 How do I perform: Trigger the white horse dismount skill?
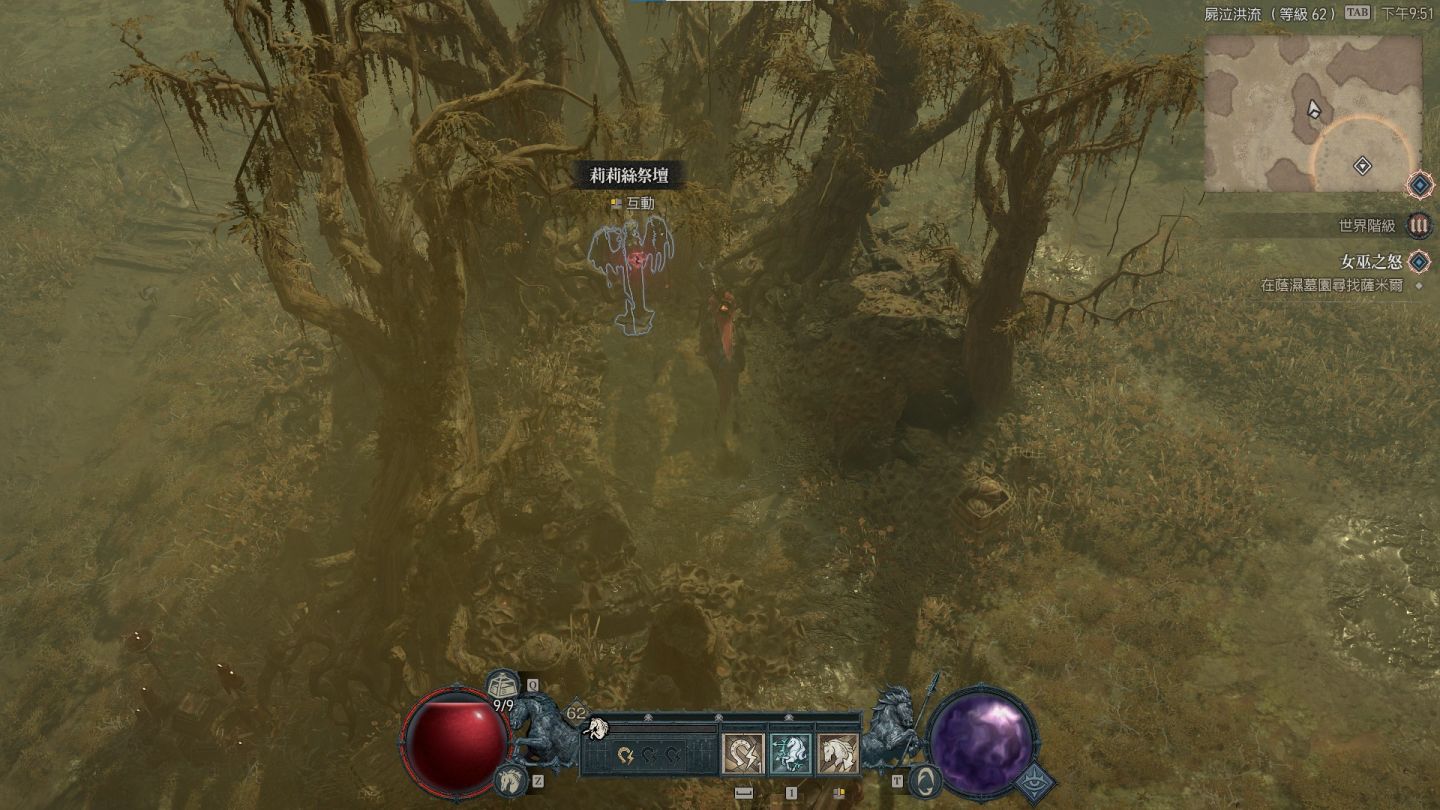[x=838, y=754]
